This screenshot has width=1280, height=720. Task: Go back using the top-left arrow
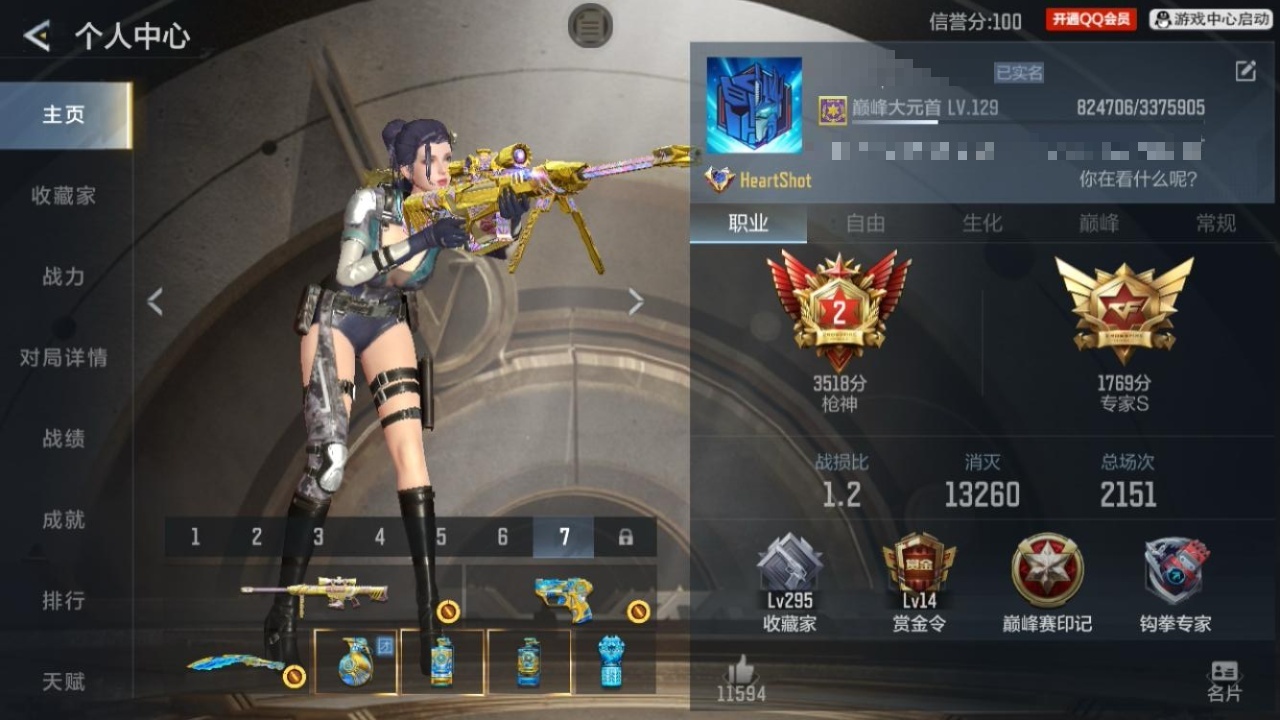37,37
